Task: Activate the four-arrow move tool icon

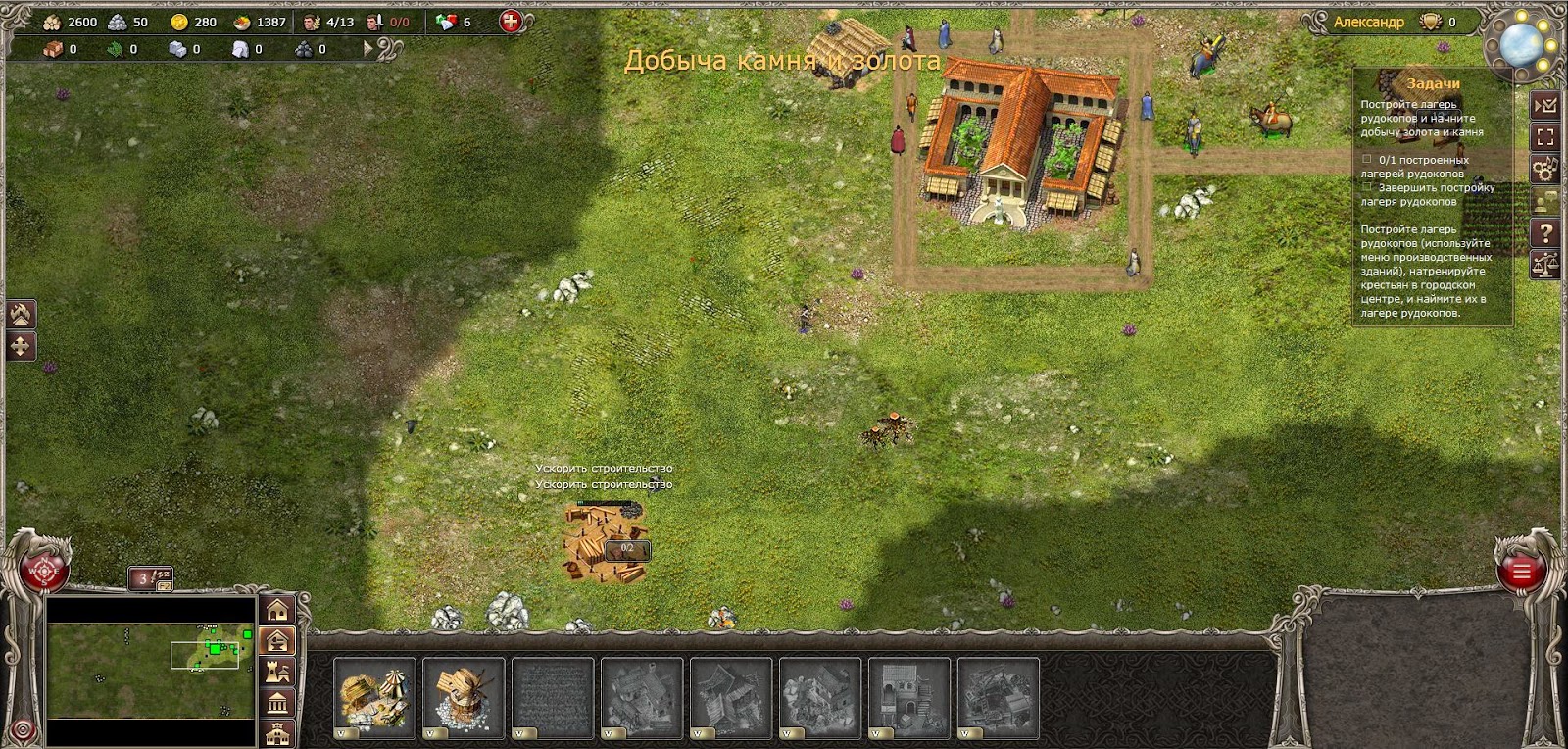Action: tap(22, 346)
